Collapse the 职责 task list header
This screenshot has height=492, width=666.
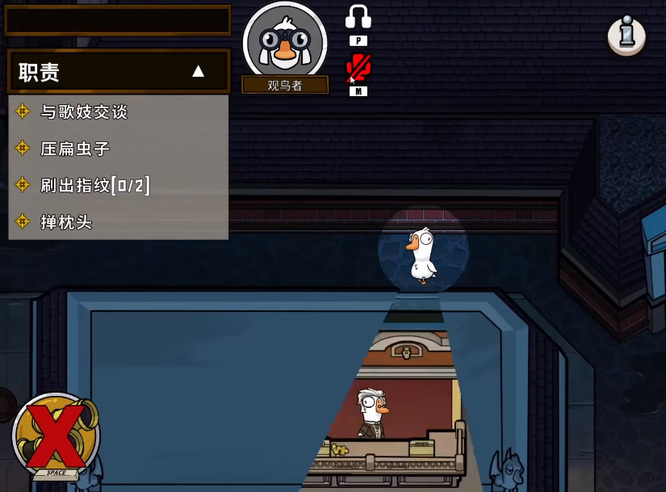(x=197, y=72)
